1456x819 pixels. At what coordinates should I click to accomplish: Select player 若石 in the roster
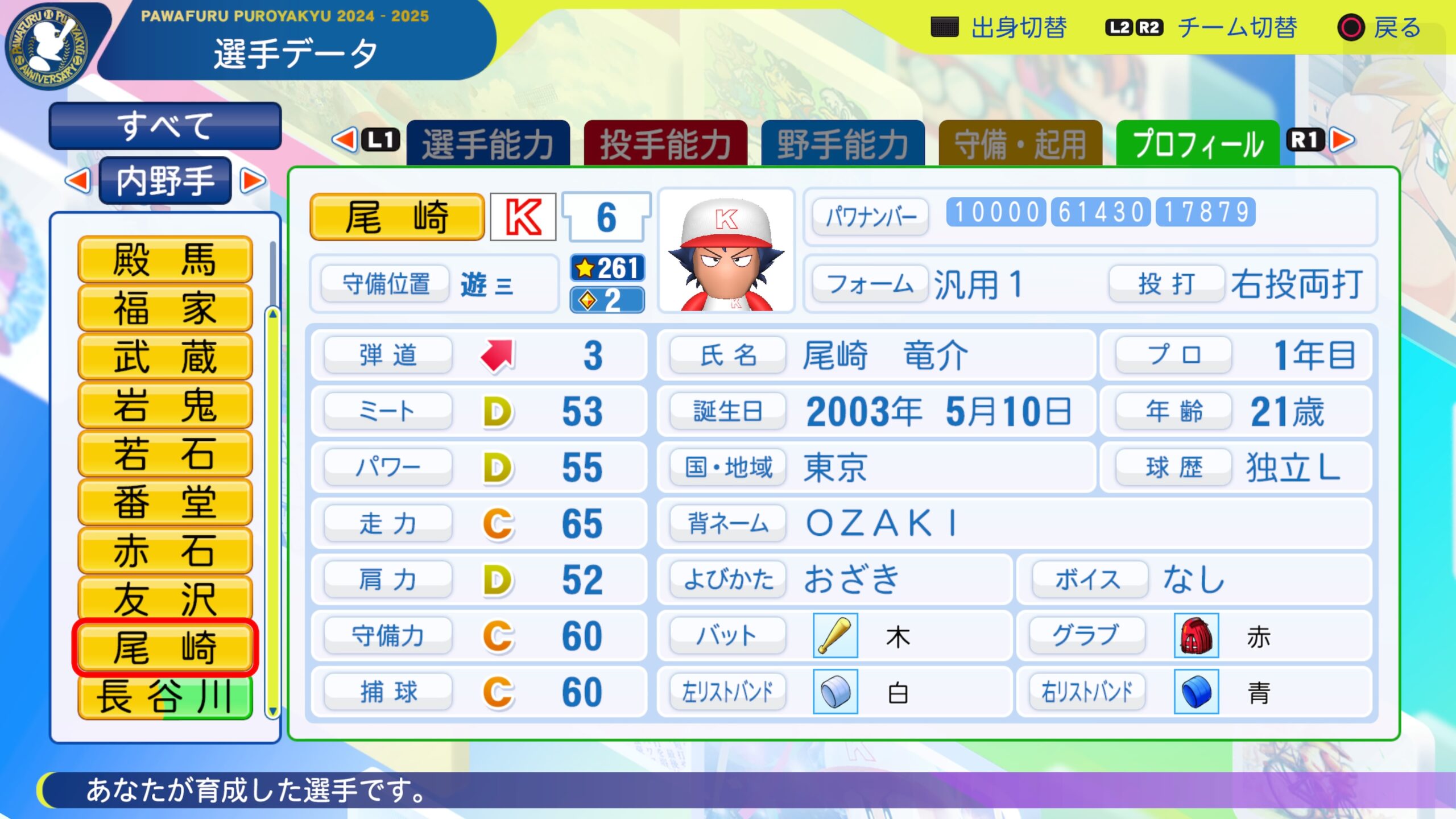coord(165,454)
